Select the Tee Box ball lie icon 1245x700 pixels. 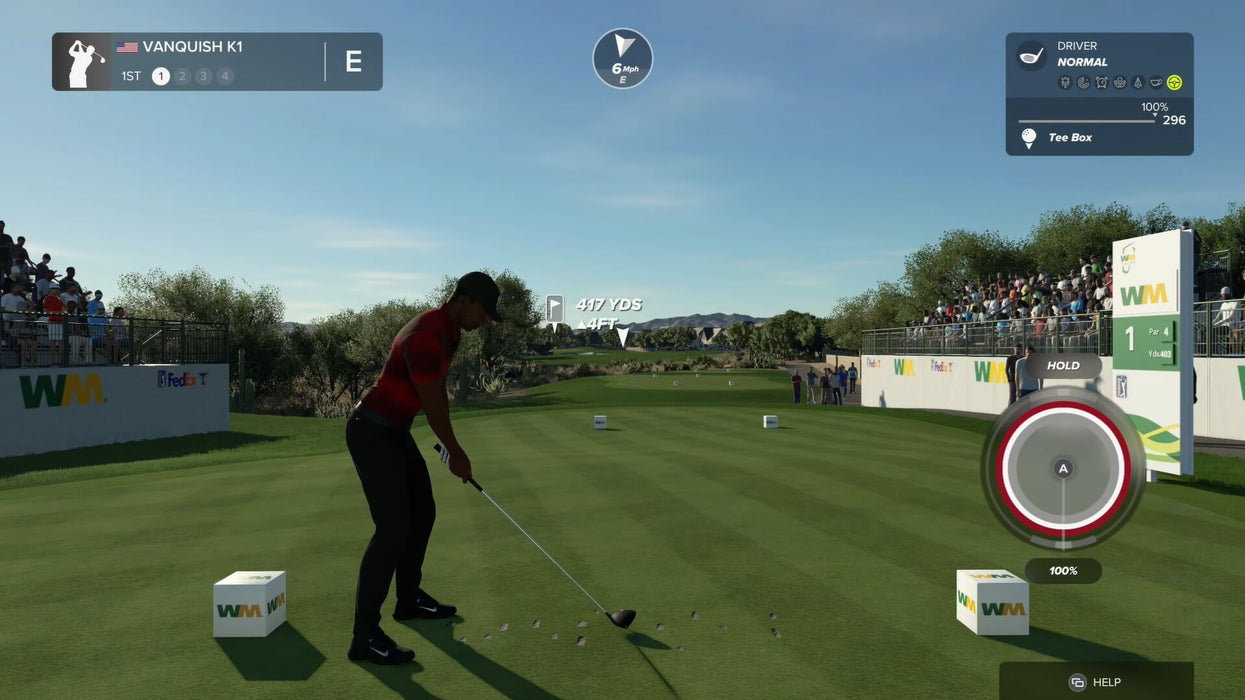point(1029,138)
